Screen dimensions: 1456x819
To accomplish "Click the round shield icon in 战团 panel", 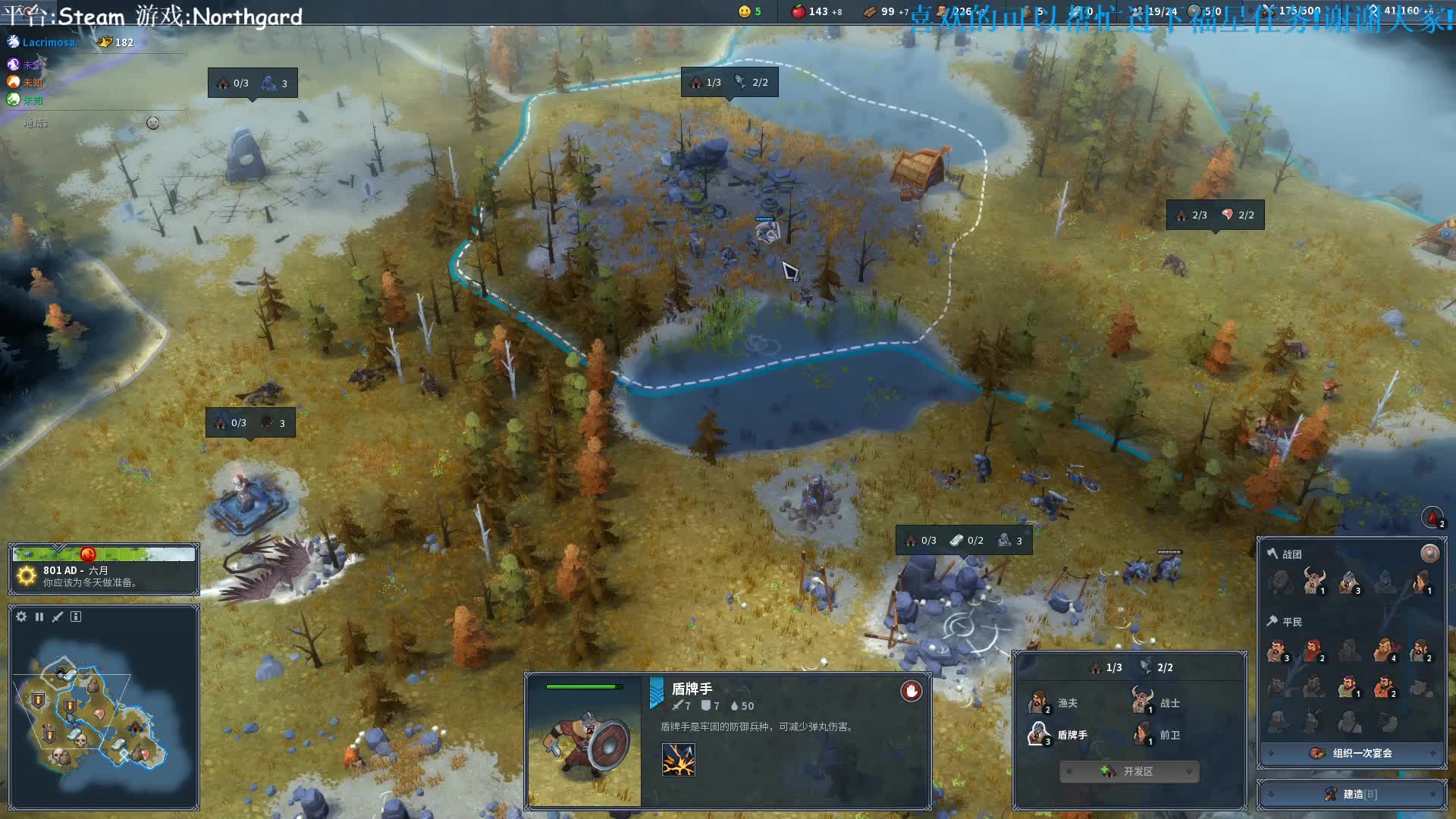I will (1429, 554).
